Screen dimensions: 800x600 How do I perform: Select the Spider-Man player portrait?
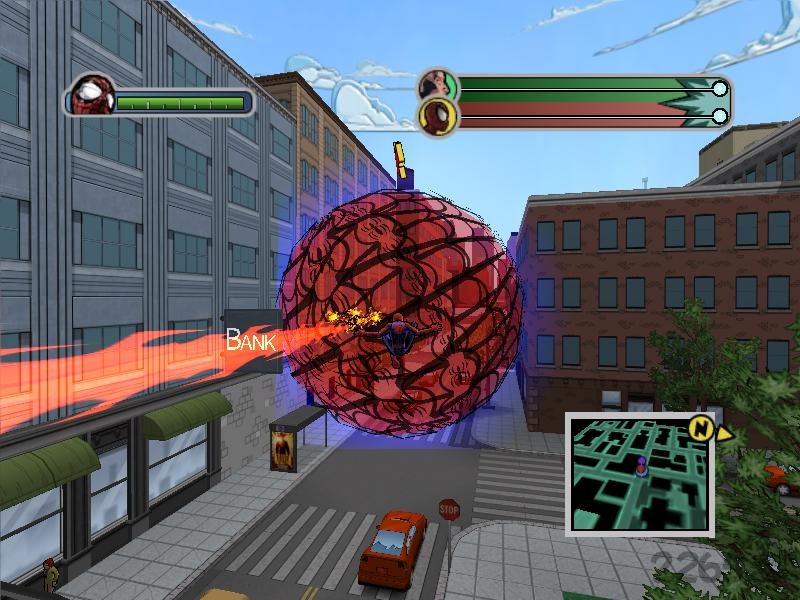[x=92, y=97]
